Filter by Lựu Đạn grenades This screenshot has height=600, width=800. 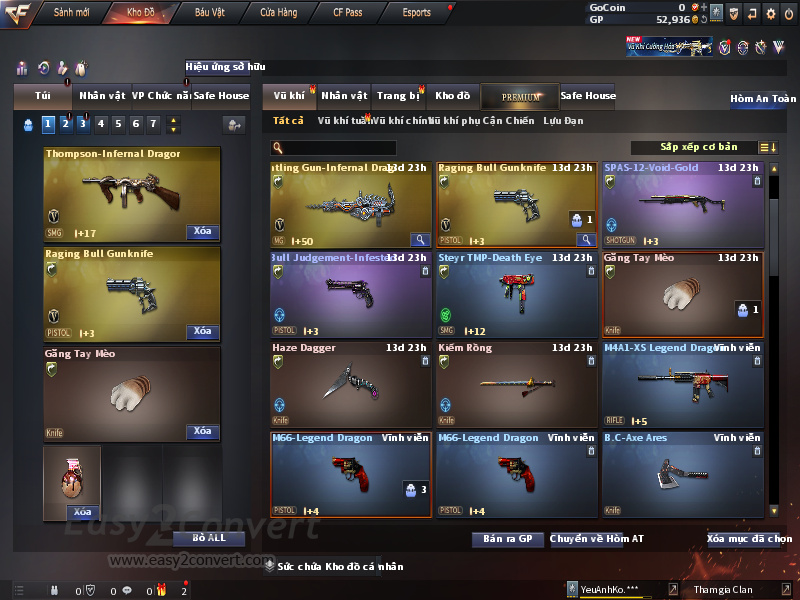point(563,121)
